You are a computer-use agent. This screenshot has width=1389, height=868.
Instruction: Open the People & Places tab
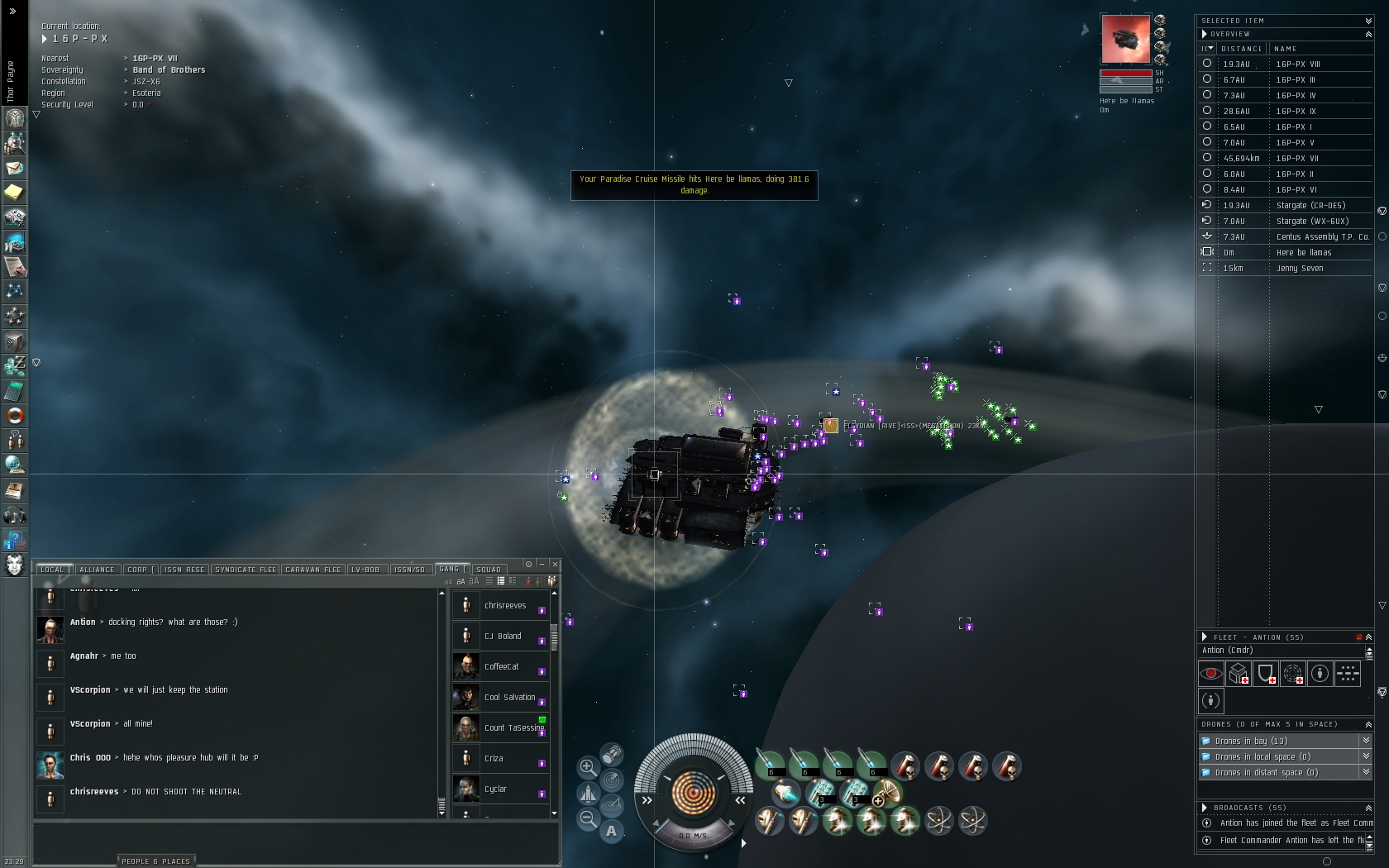(x=156, y=861)
